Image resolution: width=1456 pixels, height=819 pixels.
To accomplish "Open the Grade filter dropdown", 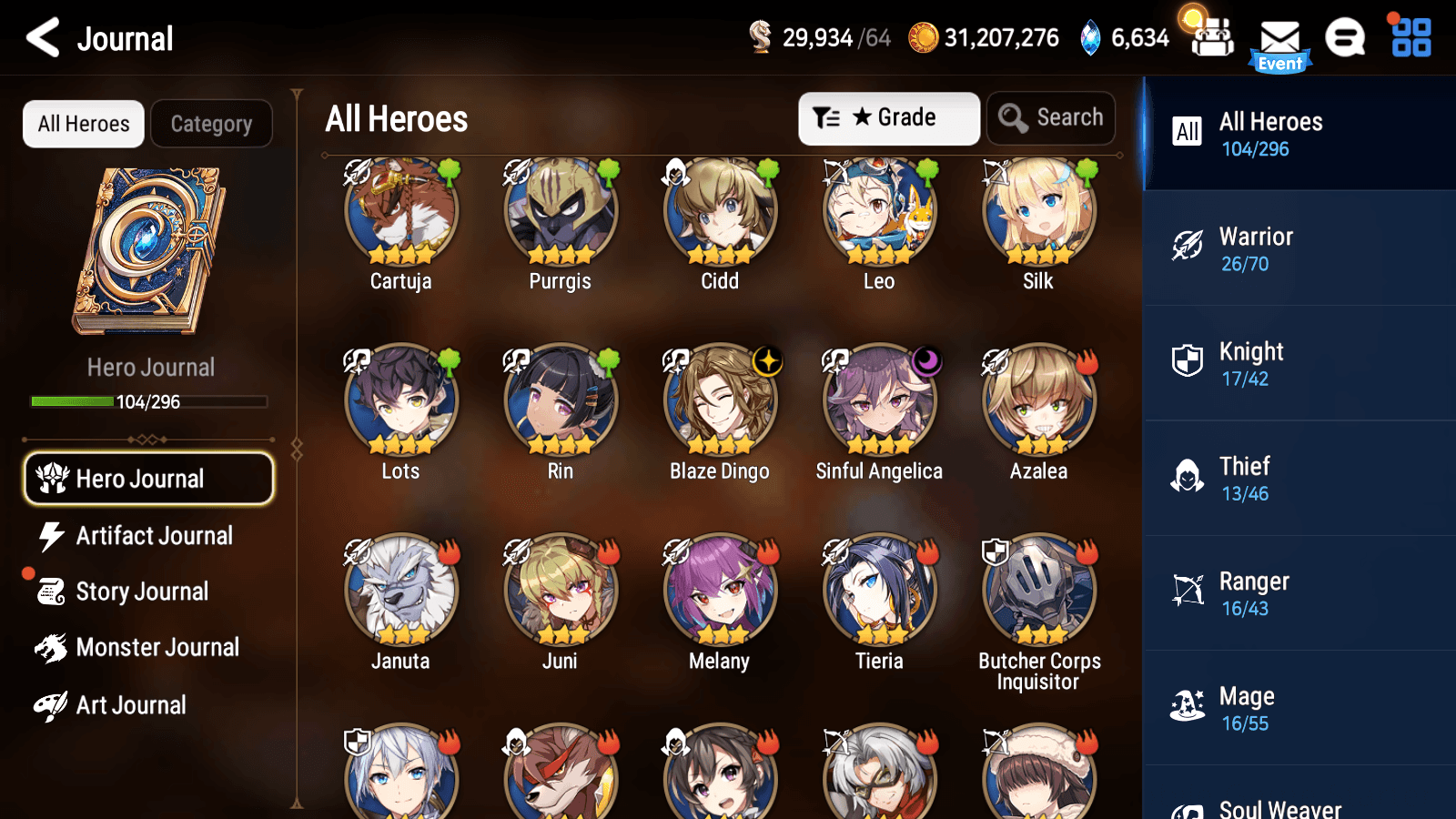I will pos(888,117).
